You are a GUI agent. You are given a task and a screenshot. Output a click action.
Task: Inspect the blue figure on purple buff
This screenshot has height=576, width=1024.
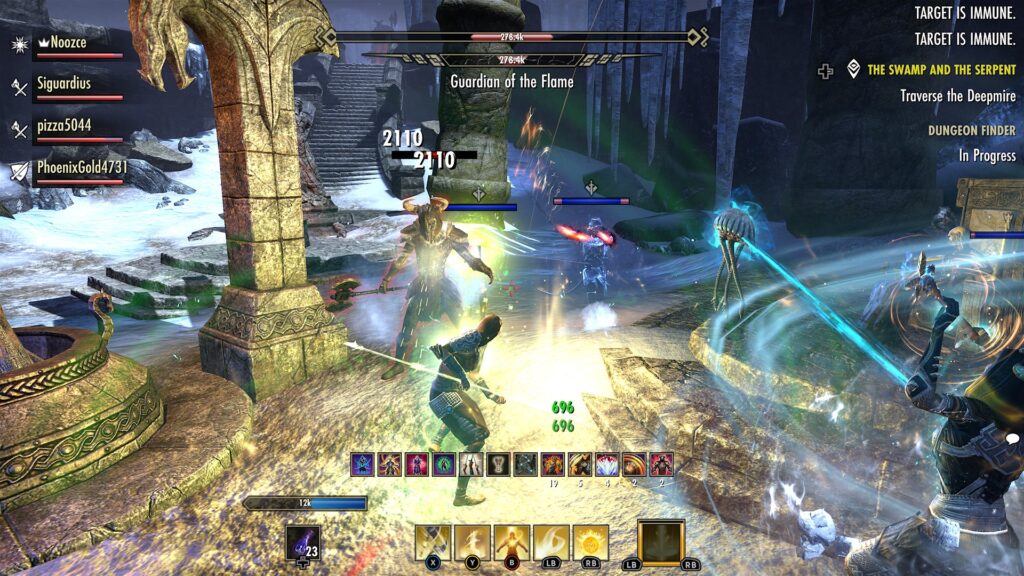click(x=362, y=464)
